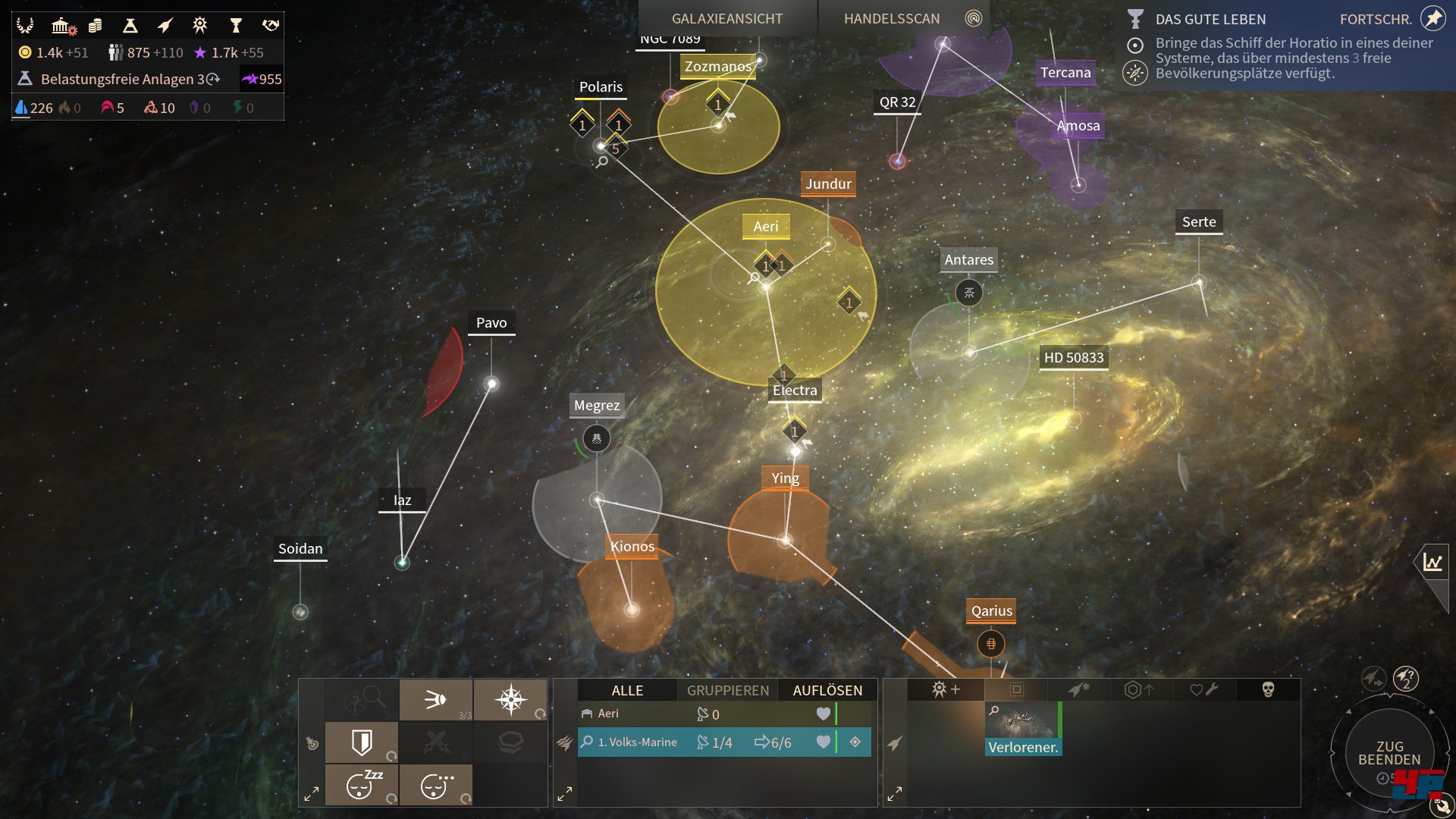Launch a probe with the probe icon
The height and width of the screenshot is (819, 1456).
tap(435, 699)
